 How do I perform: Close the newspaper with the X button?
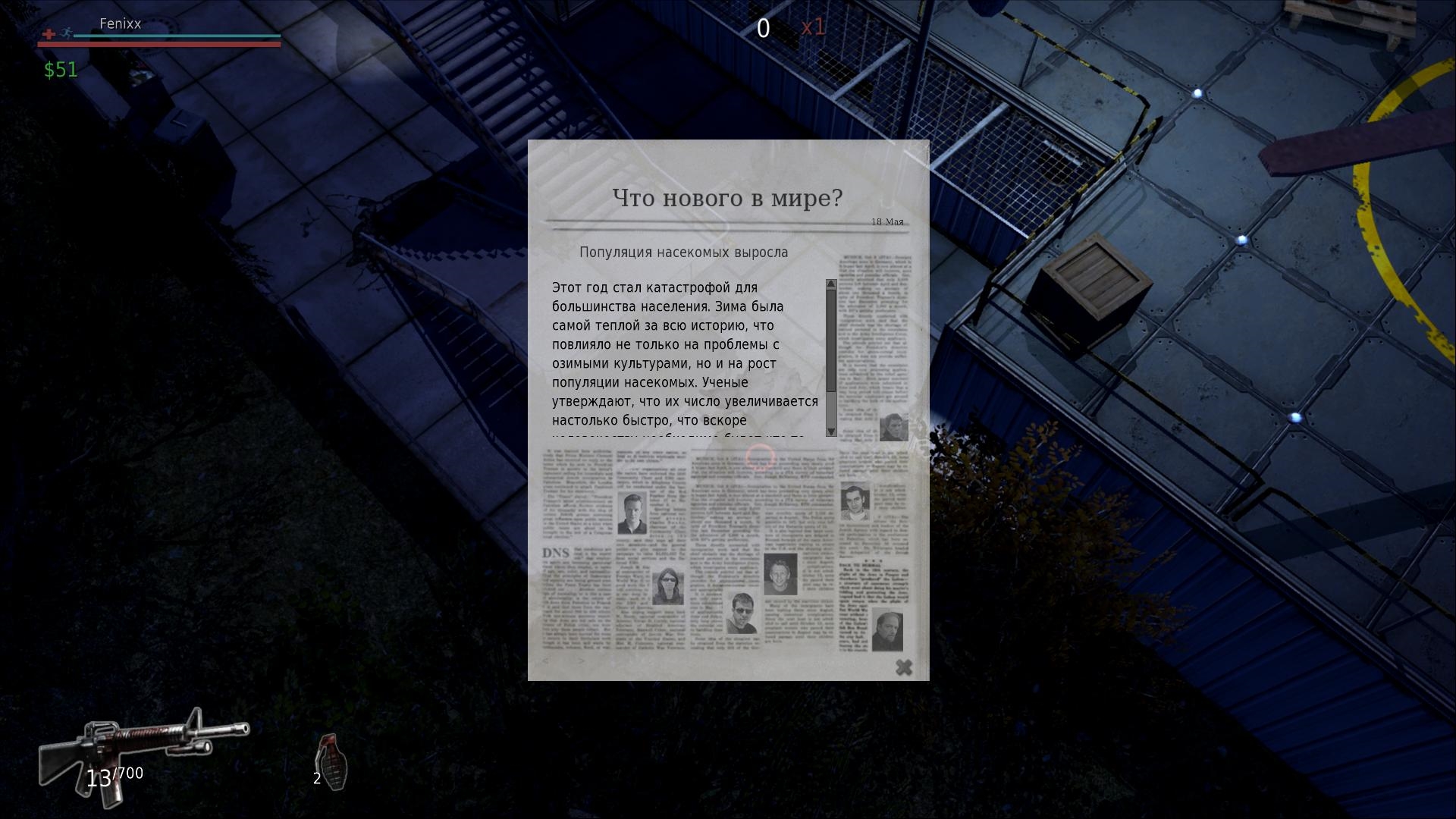pos(903,667)
